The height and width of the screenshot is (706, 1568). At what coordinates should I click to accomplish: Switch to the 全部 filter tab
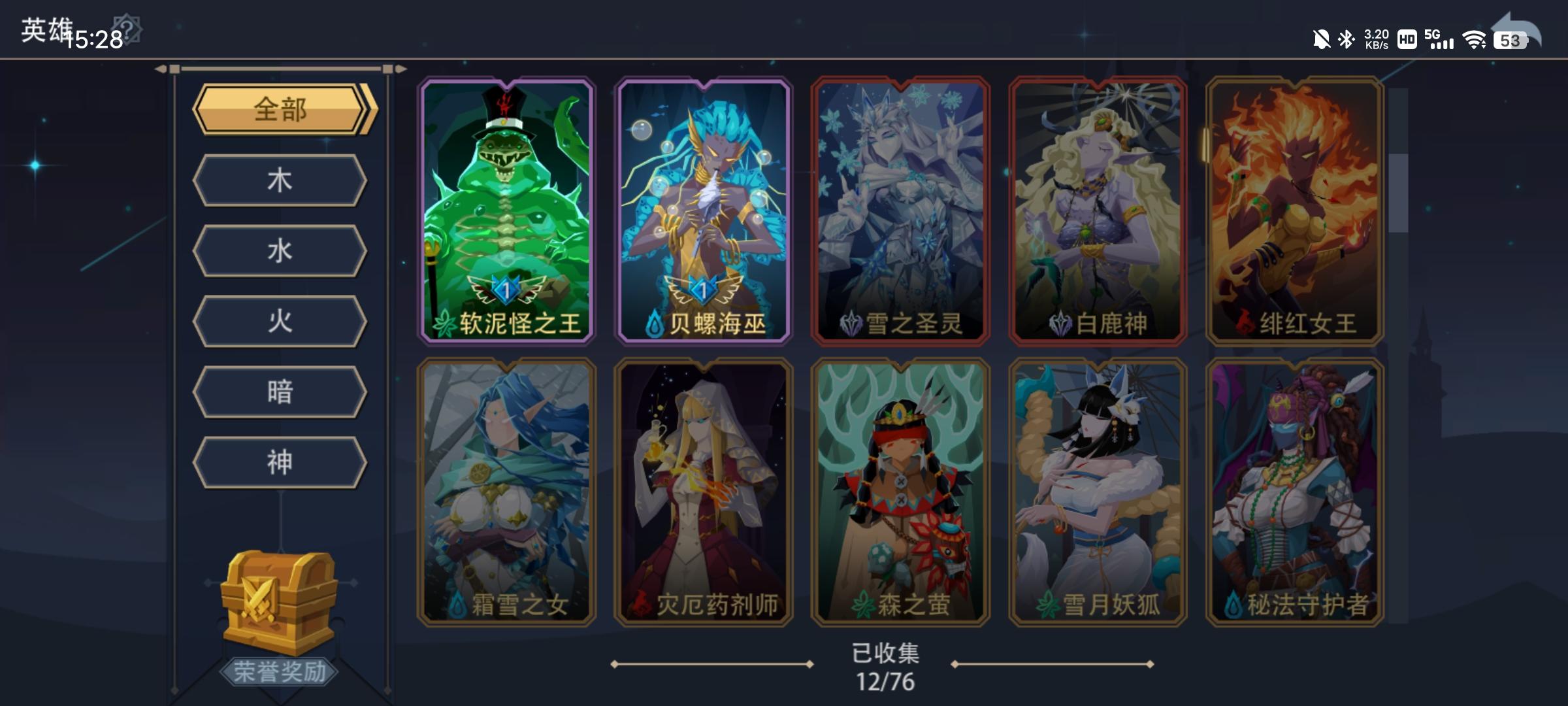[280, 111]
